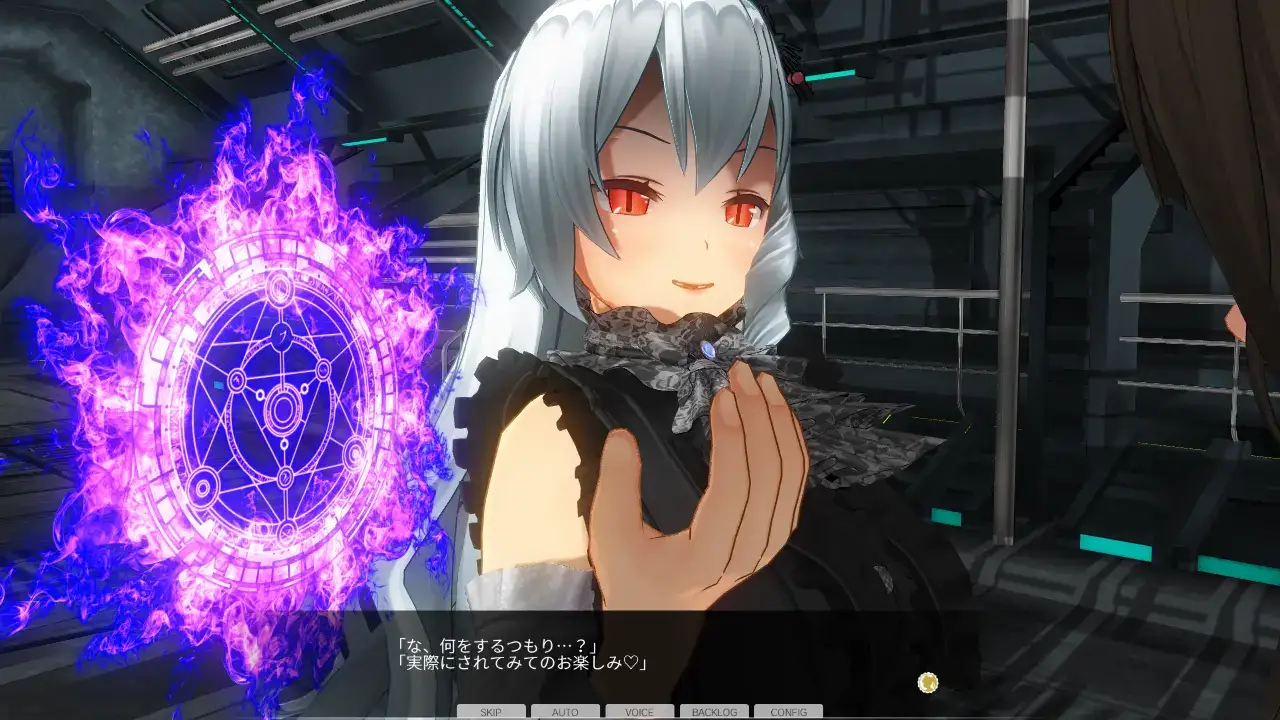Select the VOICE button
Viewport: 1280px width, 720px height.
pyautogui.click(x=639, y=712)
